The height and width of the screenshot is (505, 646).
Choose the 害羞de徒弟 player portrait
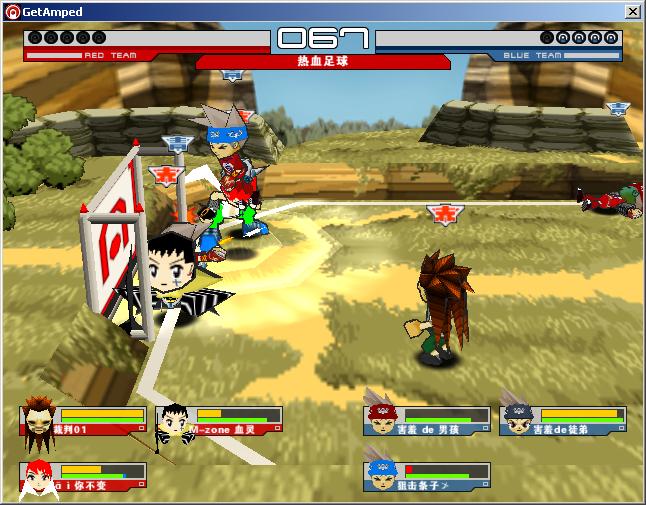point(516,420)
